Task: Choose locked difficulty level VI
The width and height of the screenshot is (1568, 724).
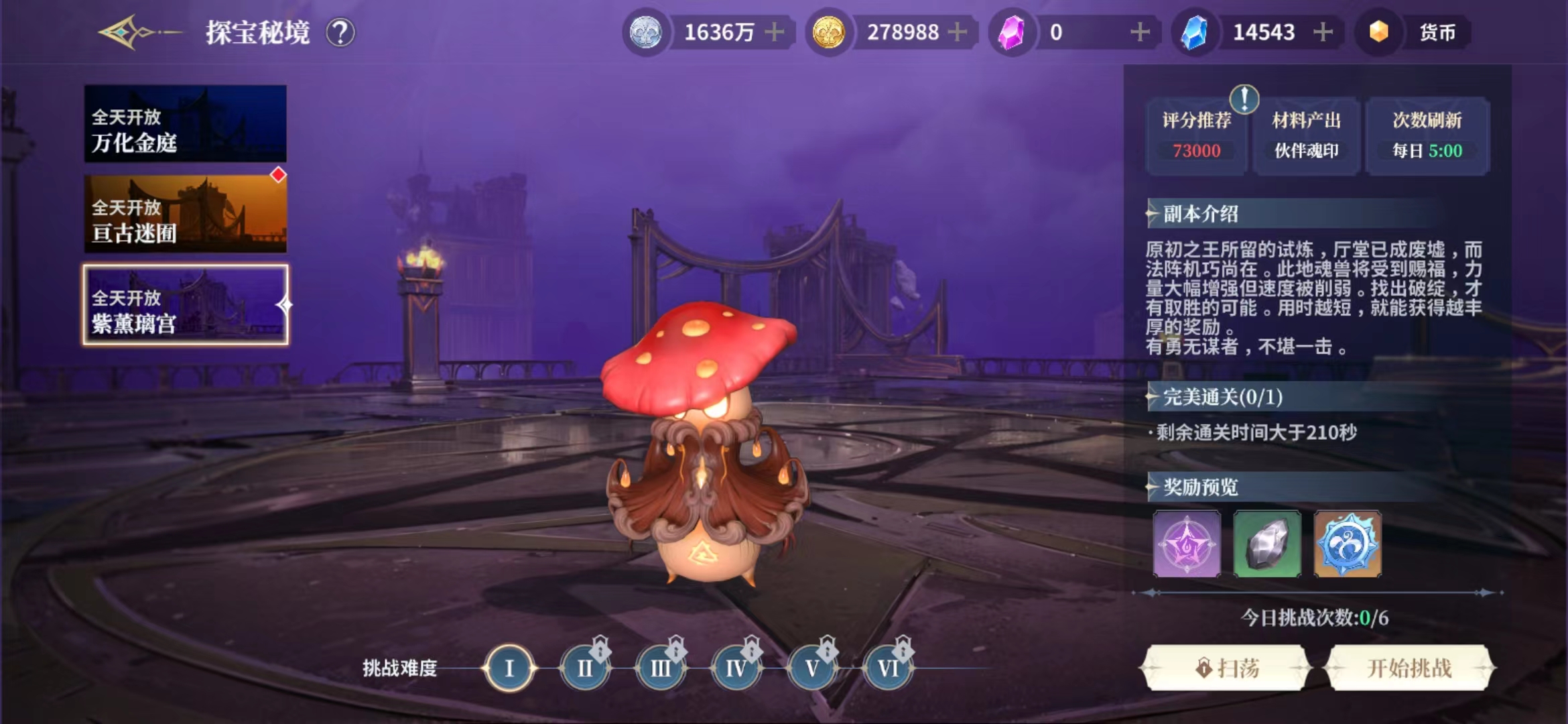Action: [888, 668]
